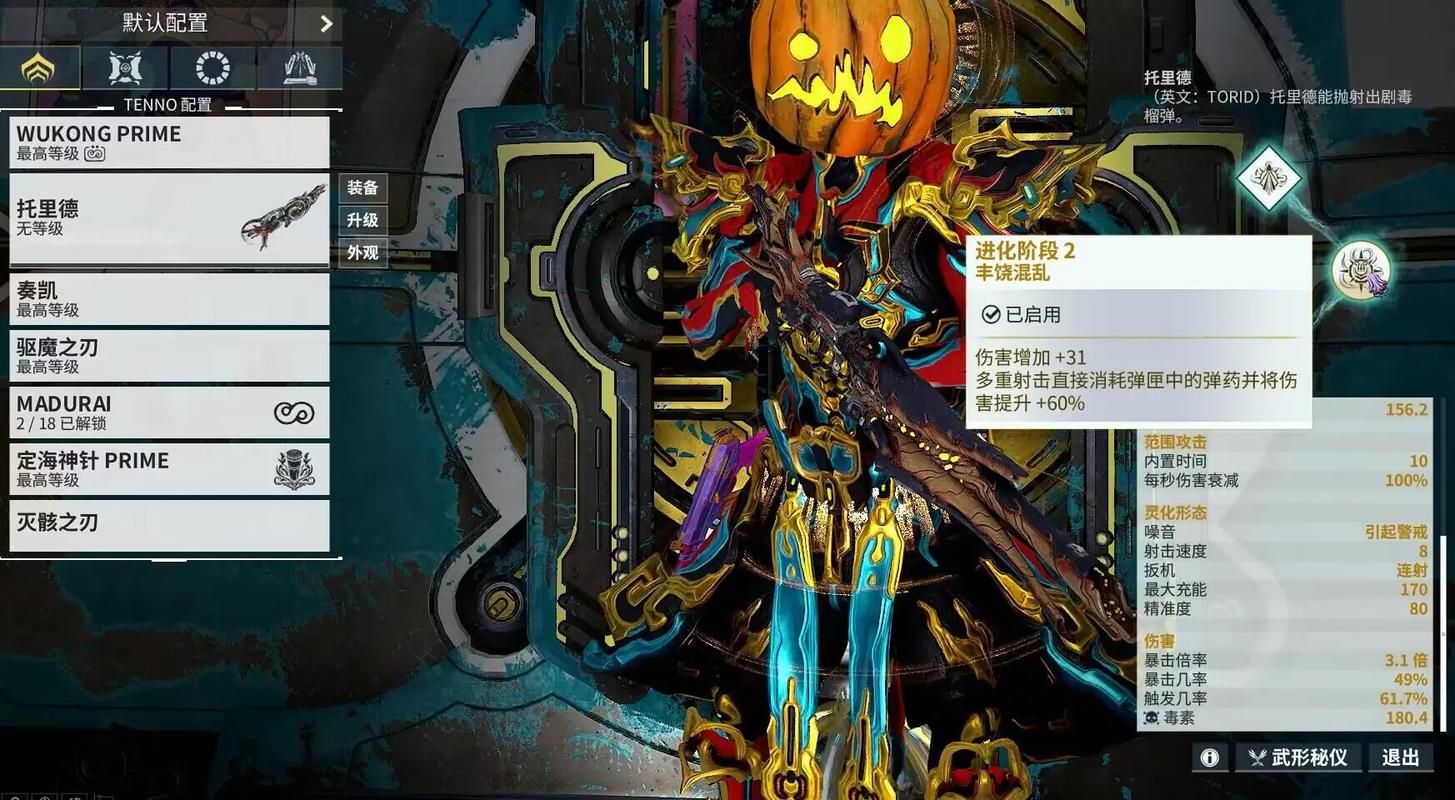This screenshot has height=800, width=1455.
Task: Select the Warframe chevron emblem tab
Action: click(40, 68)
